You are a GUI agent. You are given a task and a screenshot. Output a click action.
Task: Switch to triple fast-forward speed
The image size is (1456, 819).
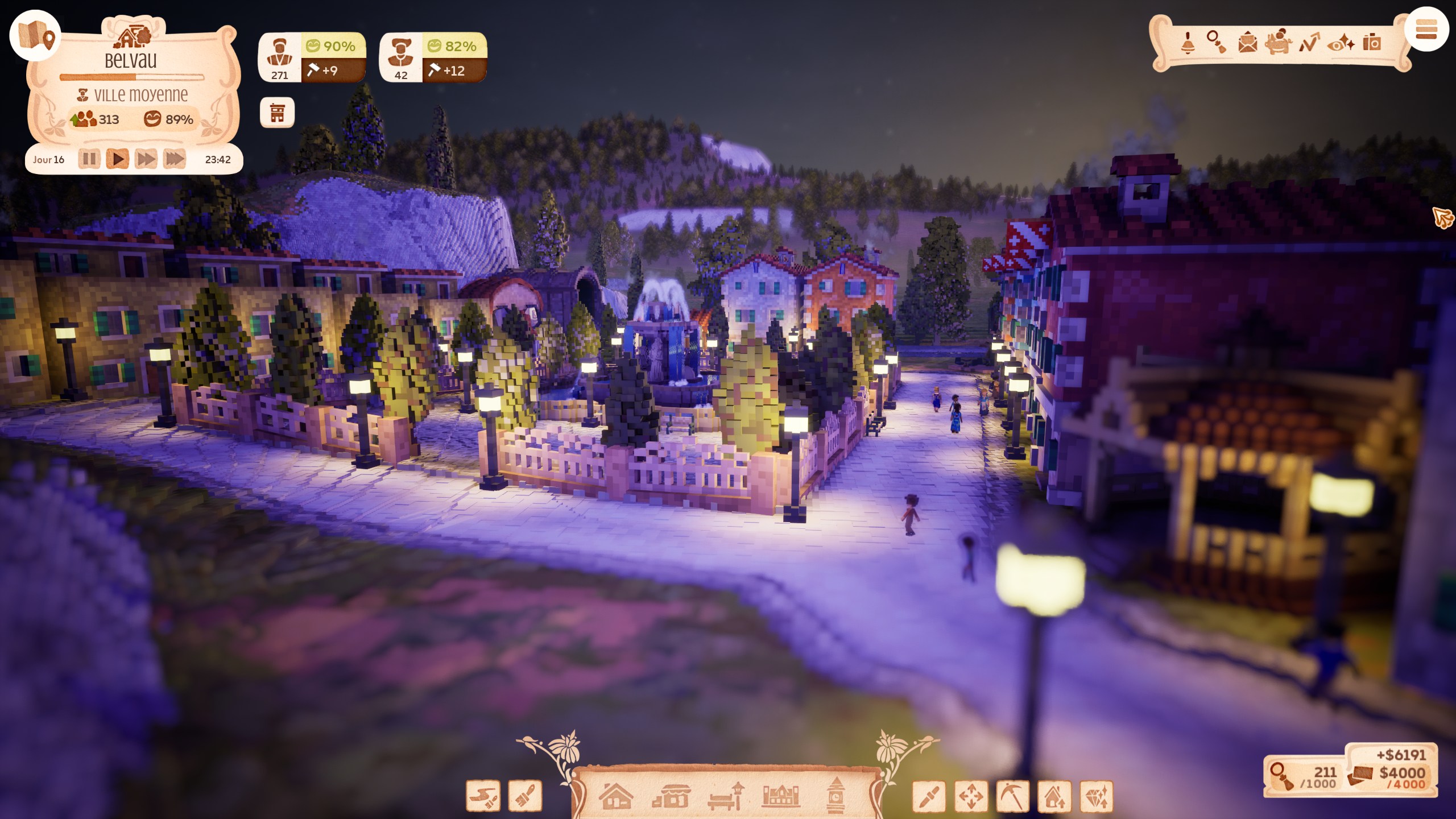tap(175, 159)
